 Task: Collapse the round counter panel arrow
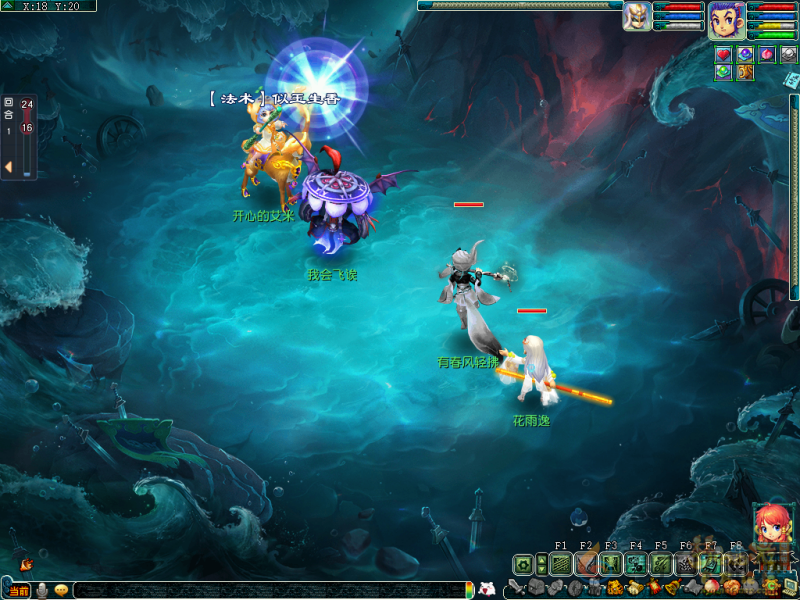click(x=8, y=166)
